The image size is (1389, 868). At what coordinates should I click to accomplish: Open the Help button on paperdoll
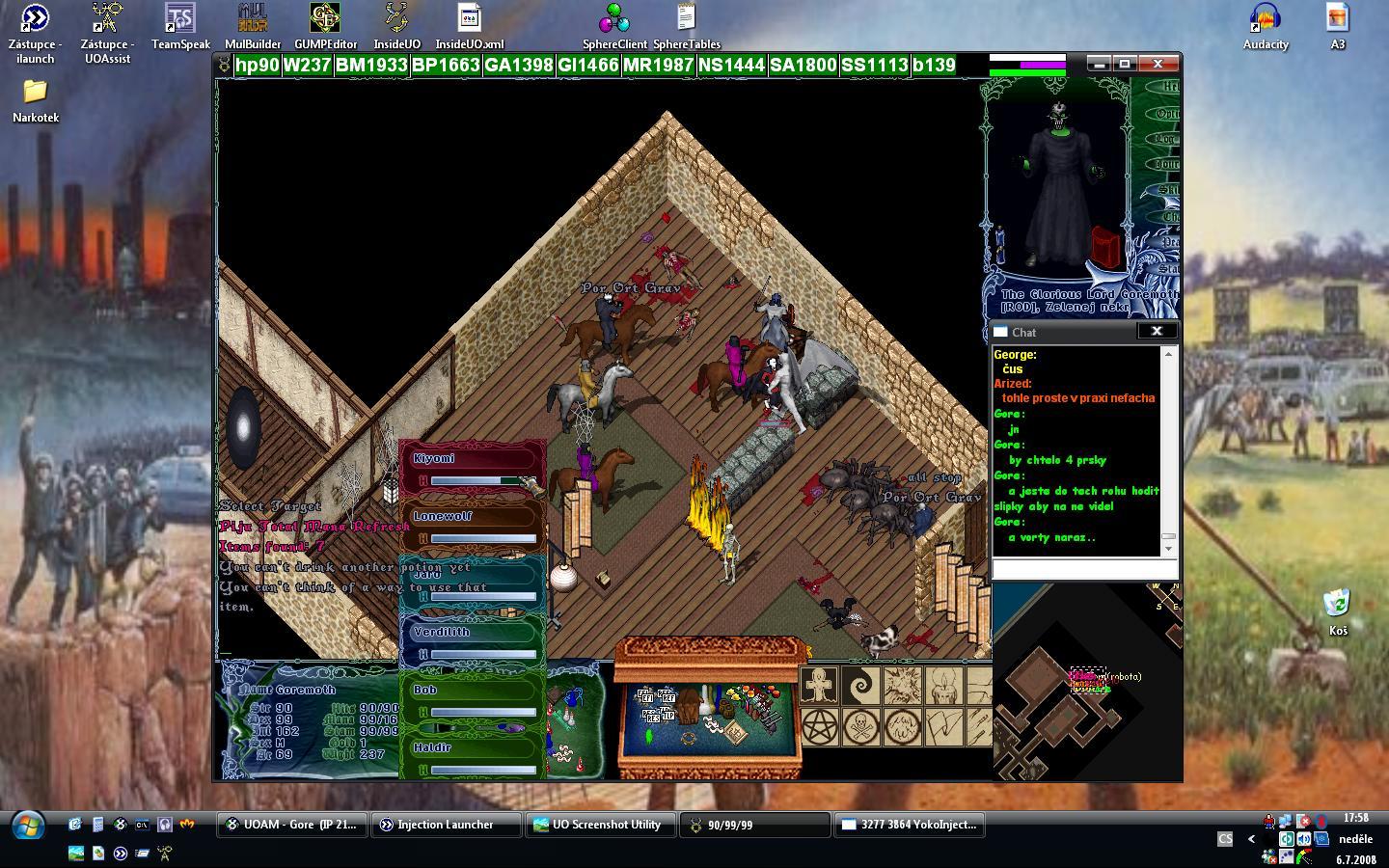pyautogui.click(x=1169, y=87)
